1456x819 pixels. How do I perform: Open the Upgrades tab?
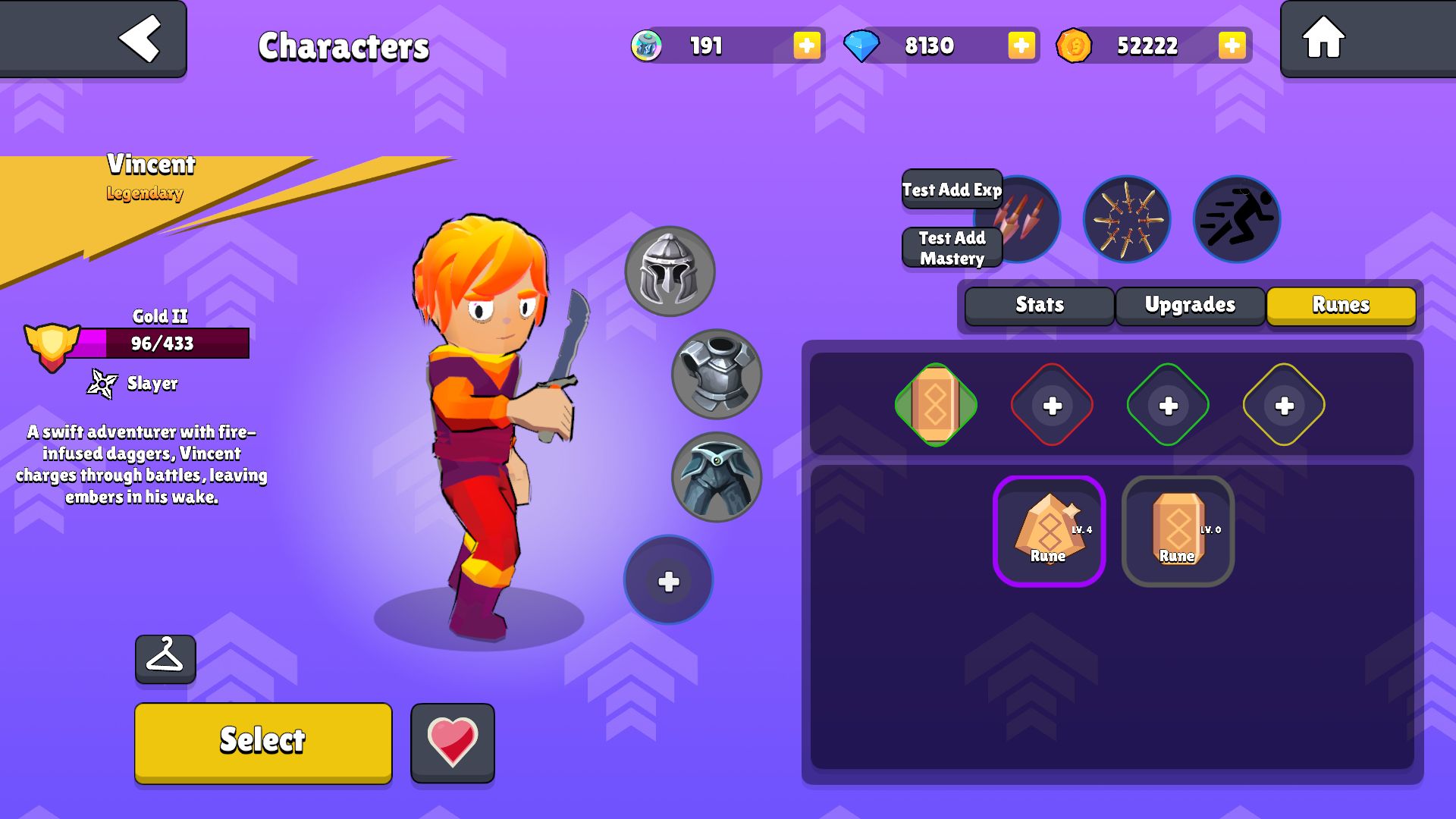tap(1190, 305)
